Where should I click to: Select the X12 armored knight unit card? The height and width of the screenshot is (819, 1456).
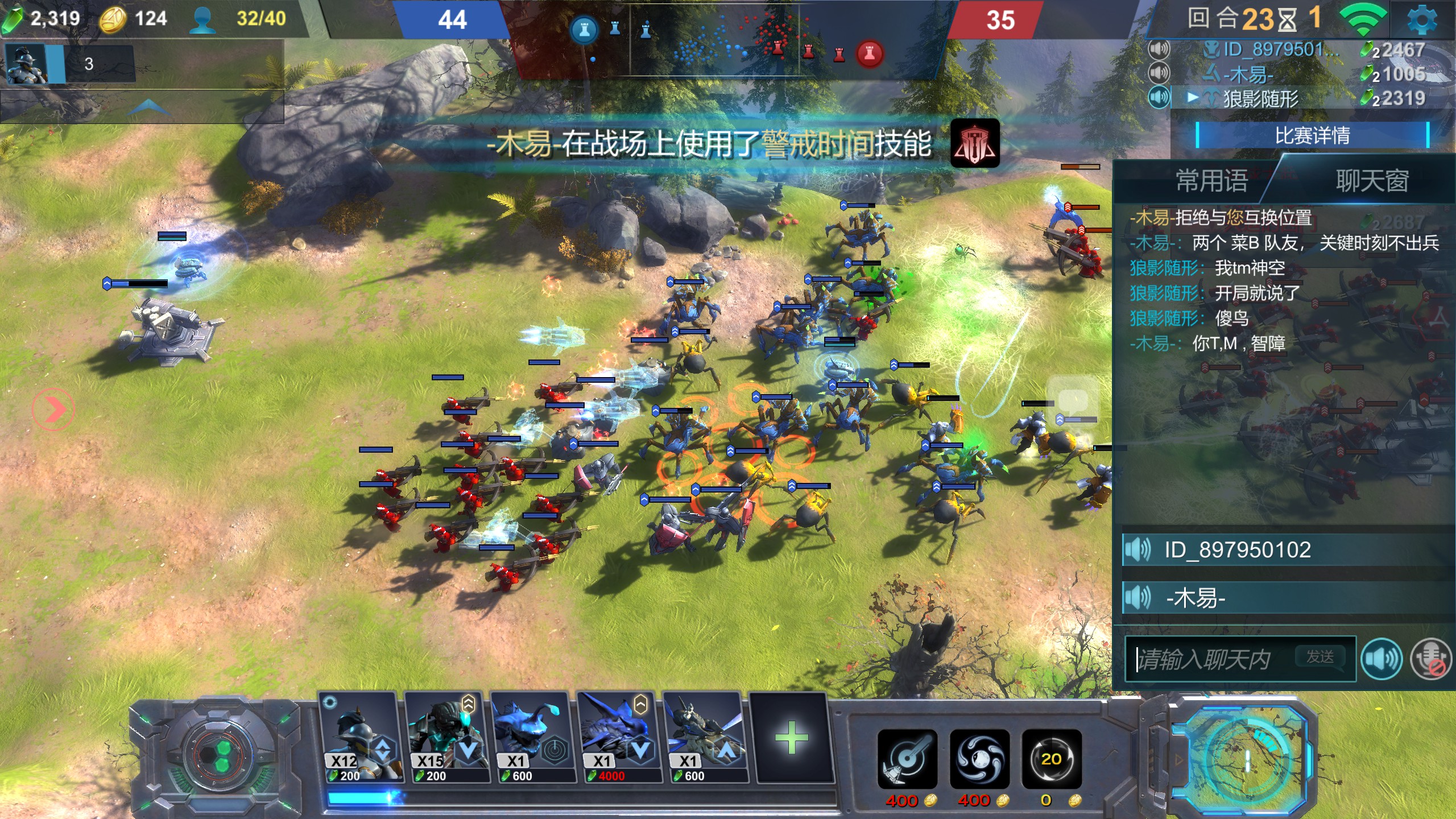click(359, 738)
